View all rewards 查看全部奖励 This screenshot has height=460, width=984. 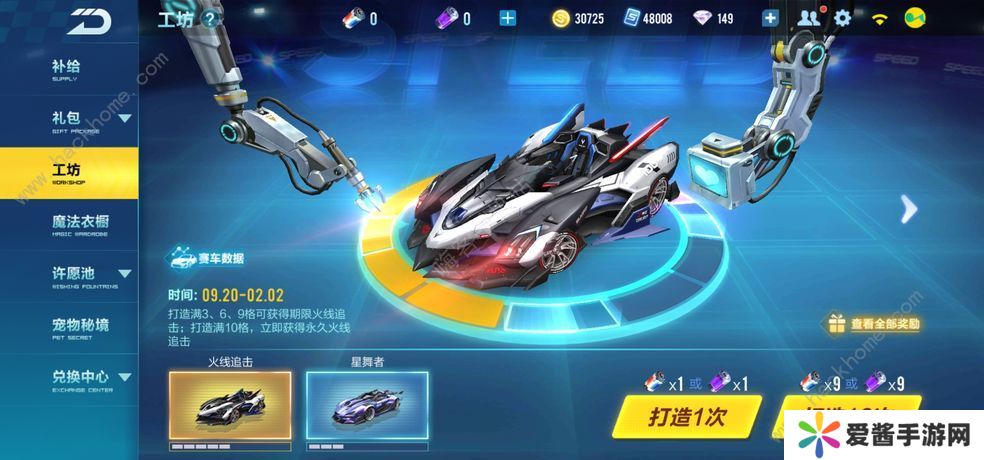point(873,323)
